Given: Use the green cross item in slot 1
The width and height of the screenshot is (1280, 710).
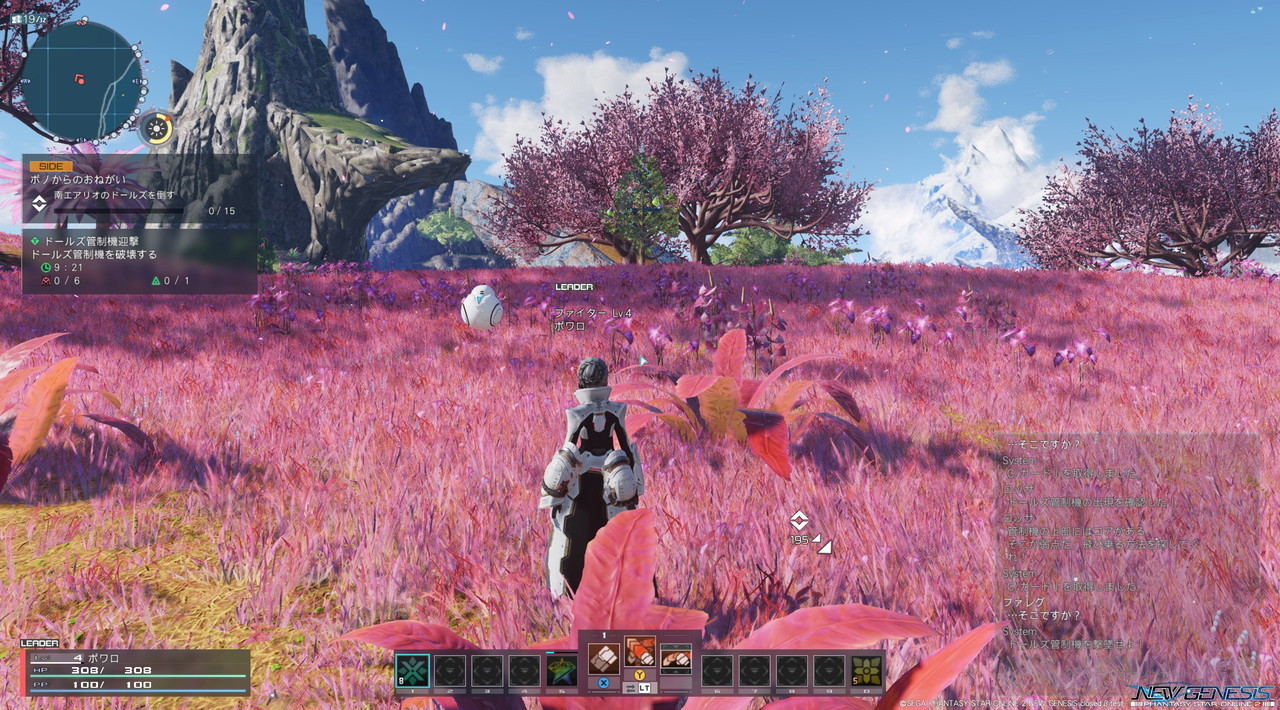Looking at the screenshot, I should point(412,670).
